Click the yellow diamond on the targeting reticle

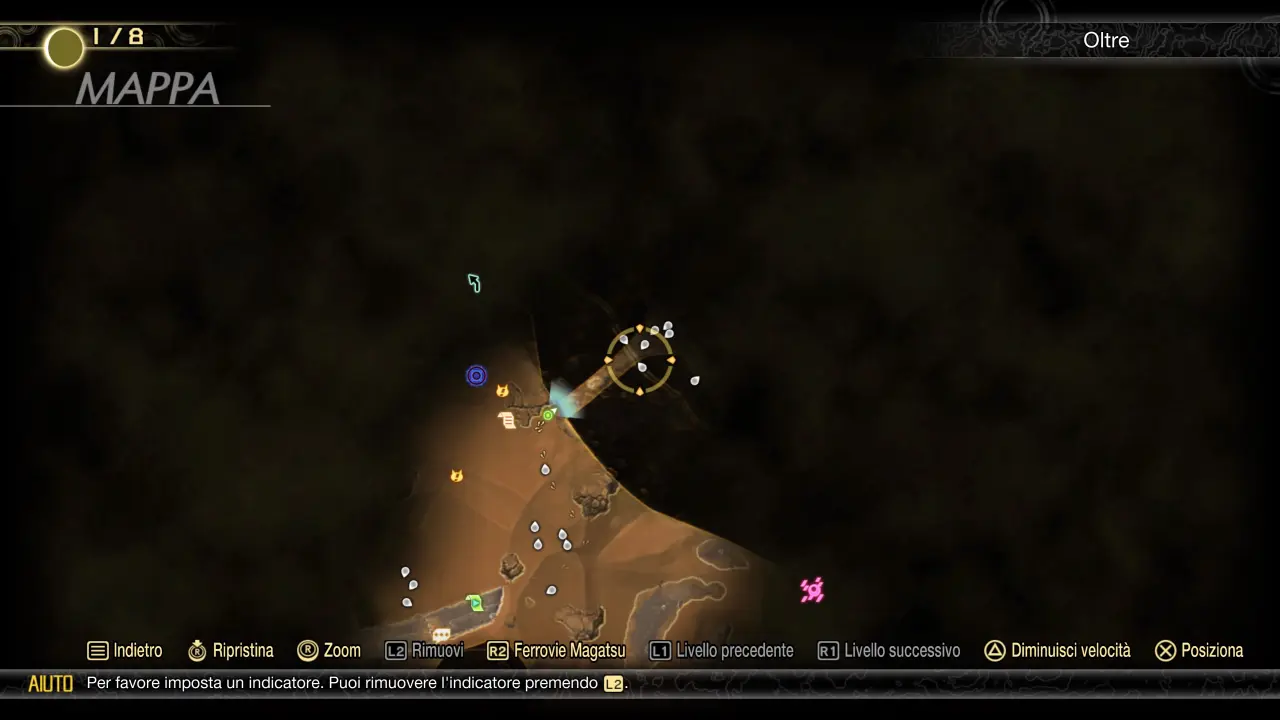click(640, 330)
